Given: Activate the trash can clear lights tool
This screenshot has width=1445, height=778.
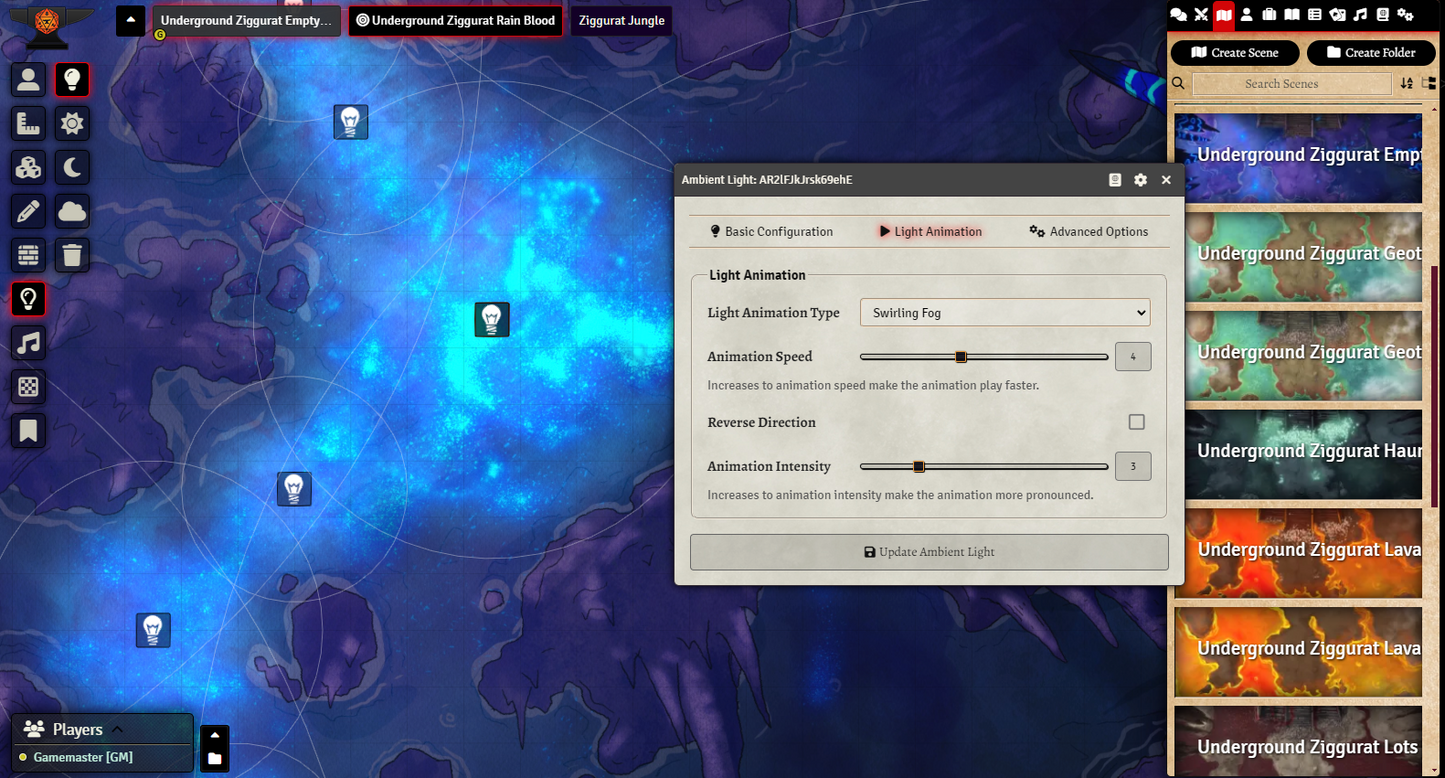Looking at the screenshot, I should pyautogui.click(x=72, y=255).
